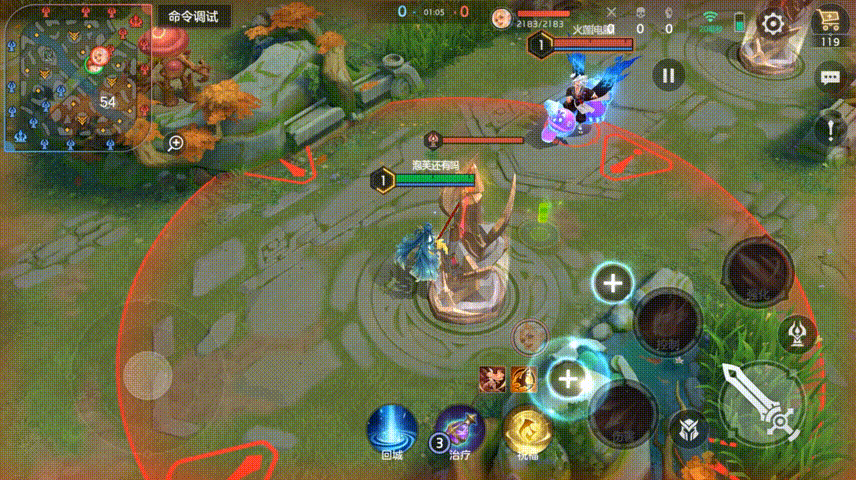Send an alert with the exclamation signal button
Image resolution: width=856 pixels, height=480 pixels.
(829, 129)
